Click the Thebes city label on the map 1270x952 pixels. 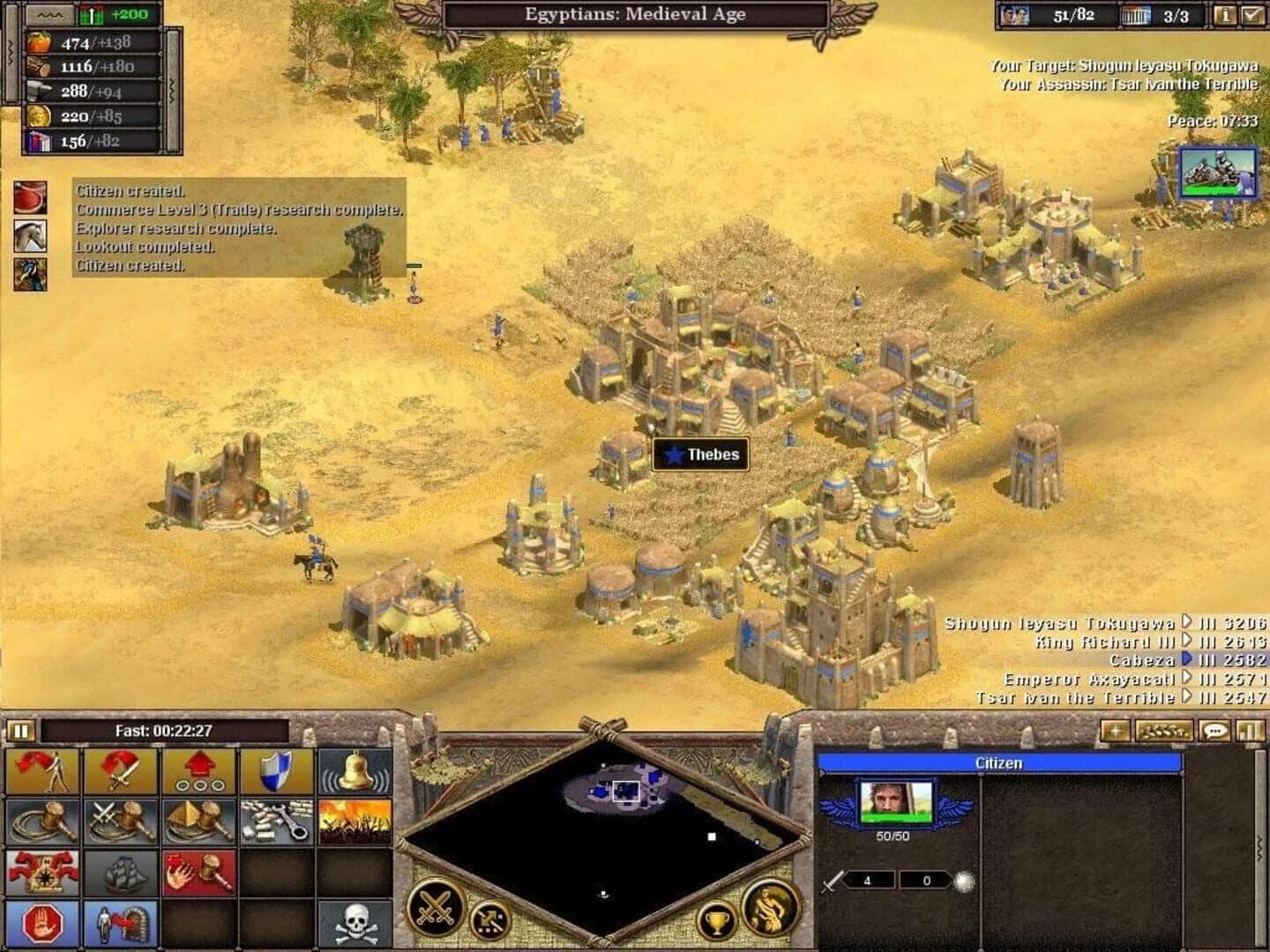click(x=700, y=456)
